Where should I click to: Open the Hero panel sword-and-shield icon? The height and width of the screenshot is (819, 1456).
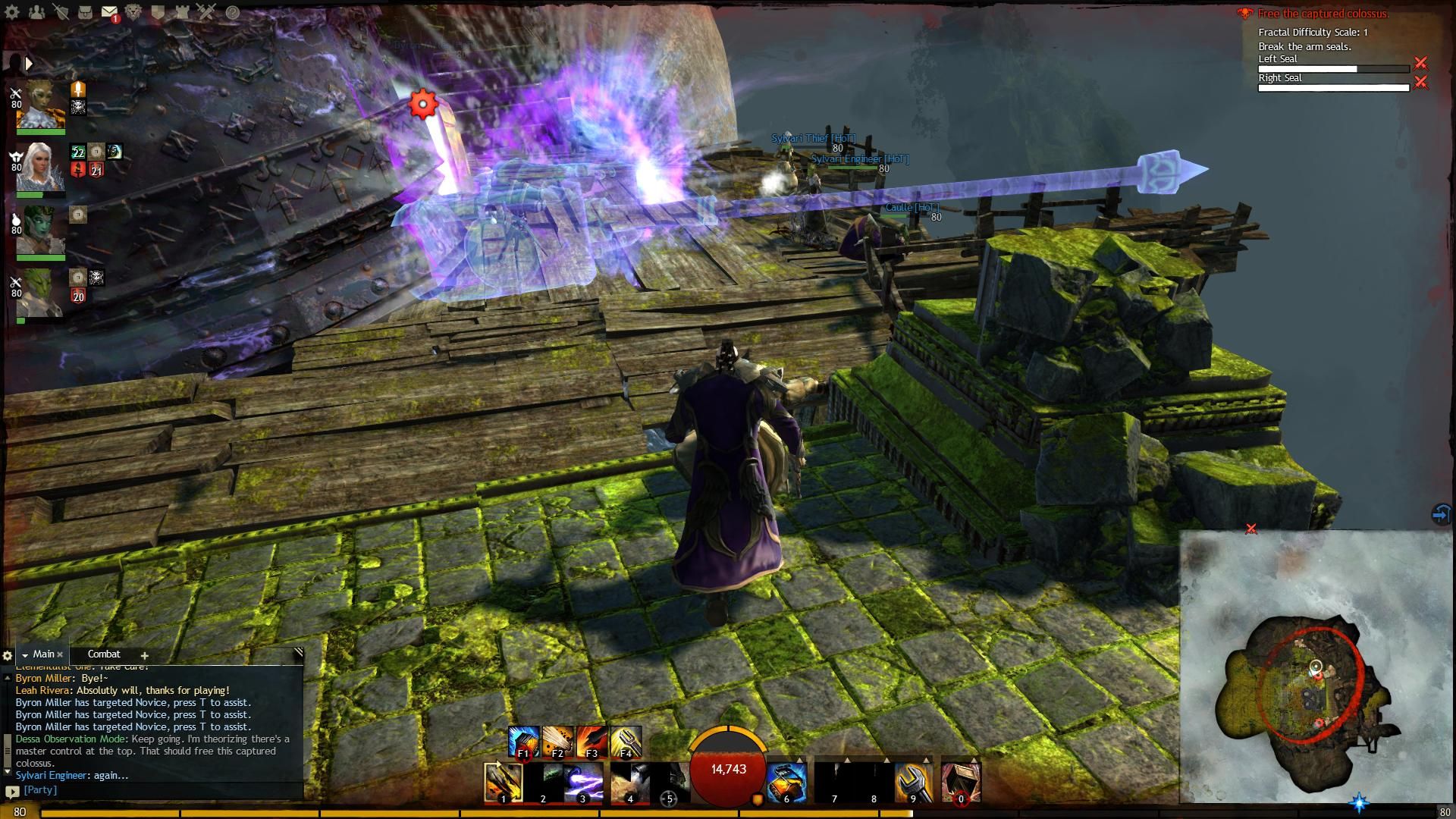point(61,12)
